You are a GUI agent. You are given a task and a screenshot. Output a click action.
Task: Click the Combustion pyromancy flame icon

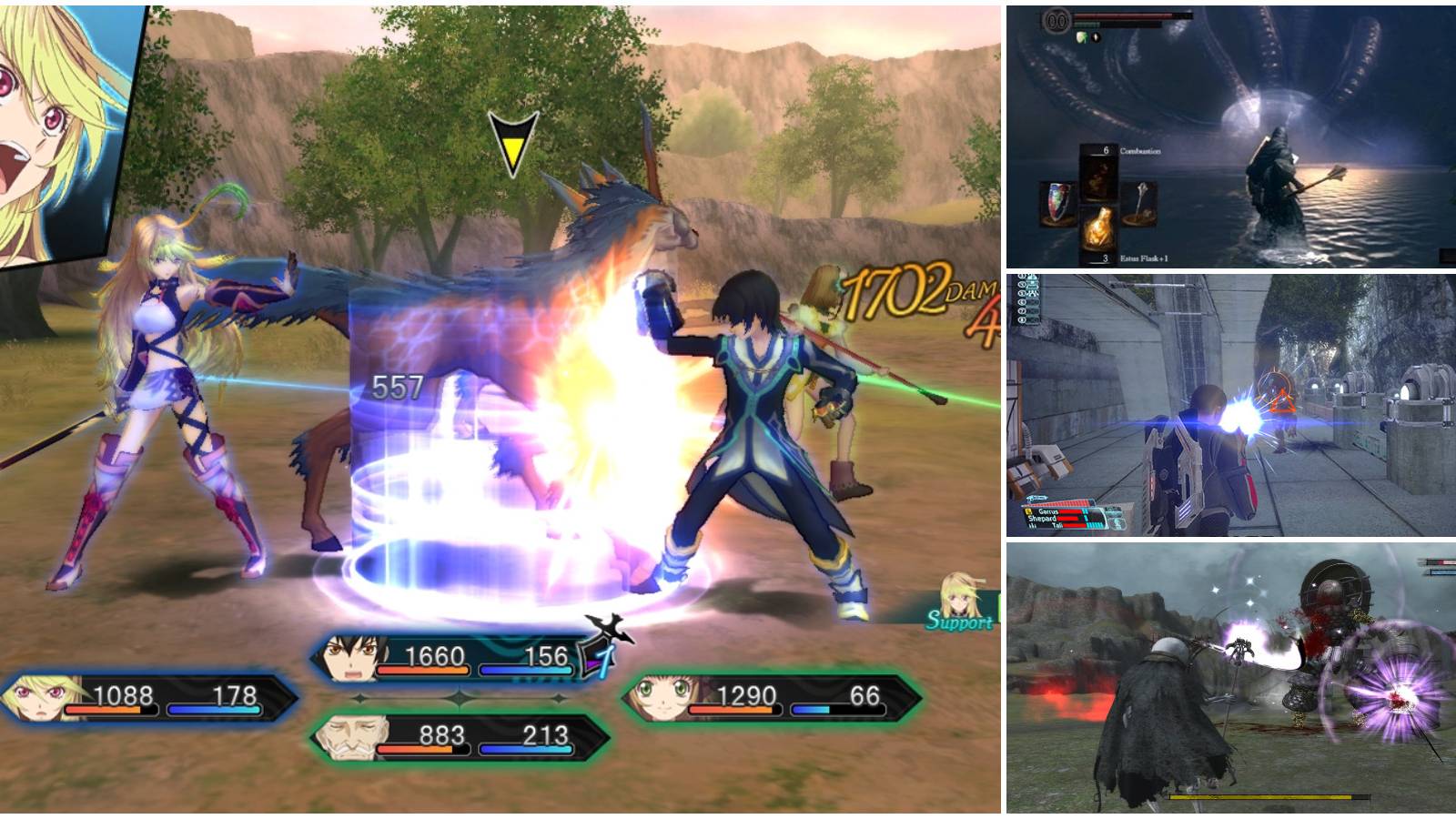tap(1097, 176)
